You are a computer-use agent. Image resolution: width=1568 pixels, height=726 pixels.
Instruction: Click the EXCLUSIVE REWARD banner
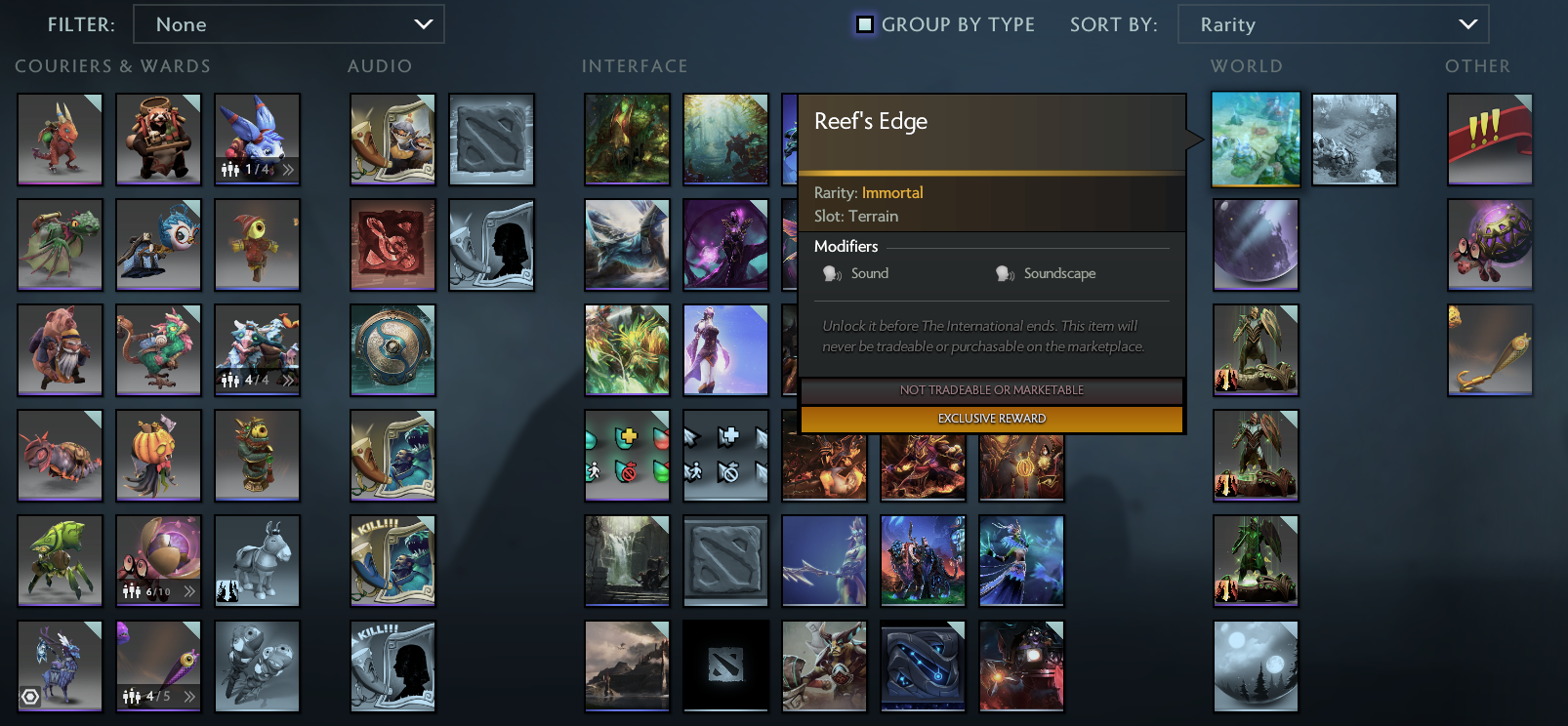[x=991, y=418]
